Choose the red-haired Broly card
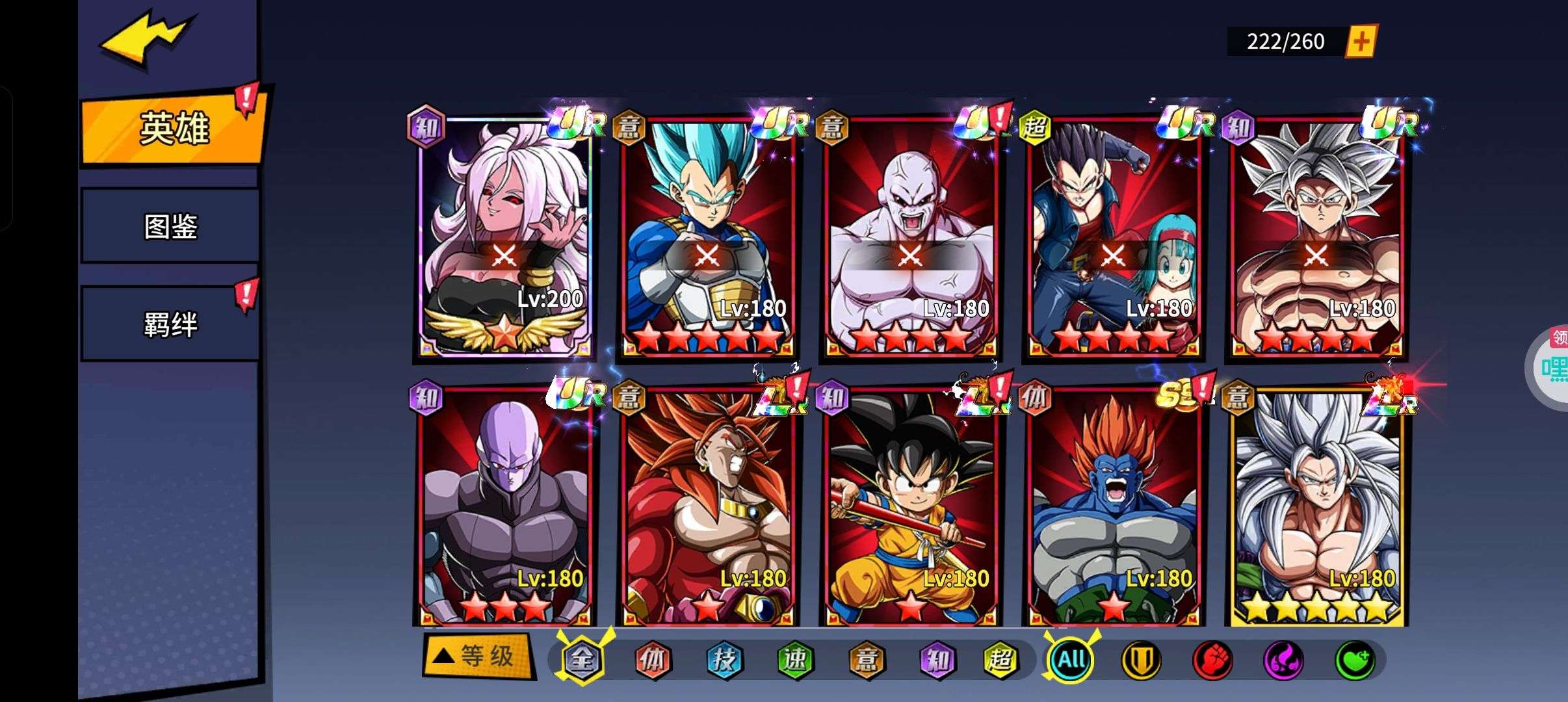The width and height of the screenshot is (1568, 702). tap(707, 507)
